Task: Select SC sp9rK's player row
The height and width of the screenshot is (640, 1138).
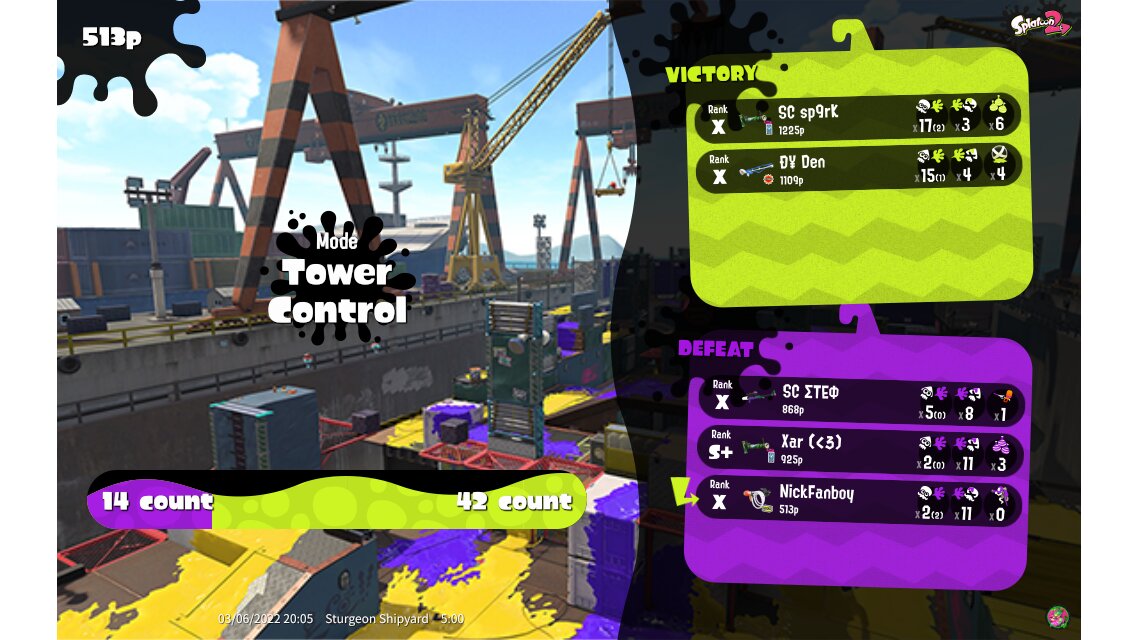Action: pos(858,116)
